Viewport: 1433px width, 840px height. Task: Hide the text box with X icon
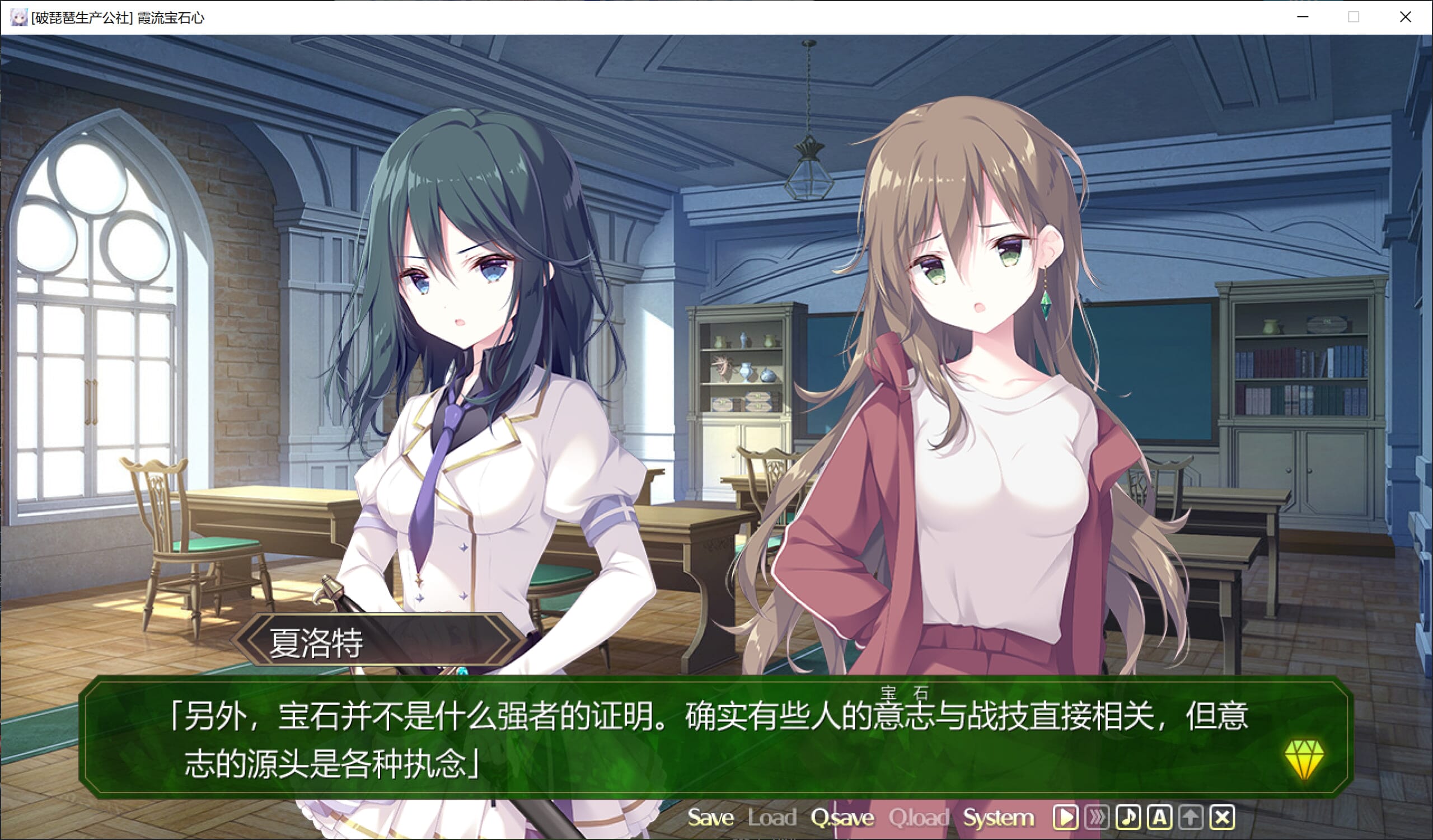pyautogui.click(x=1222, y=818)
